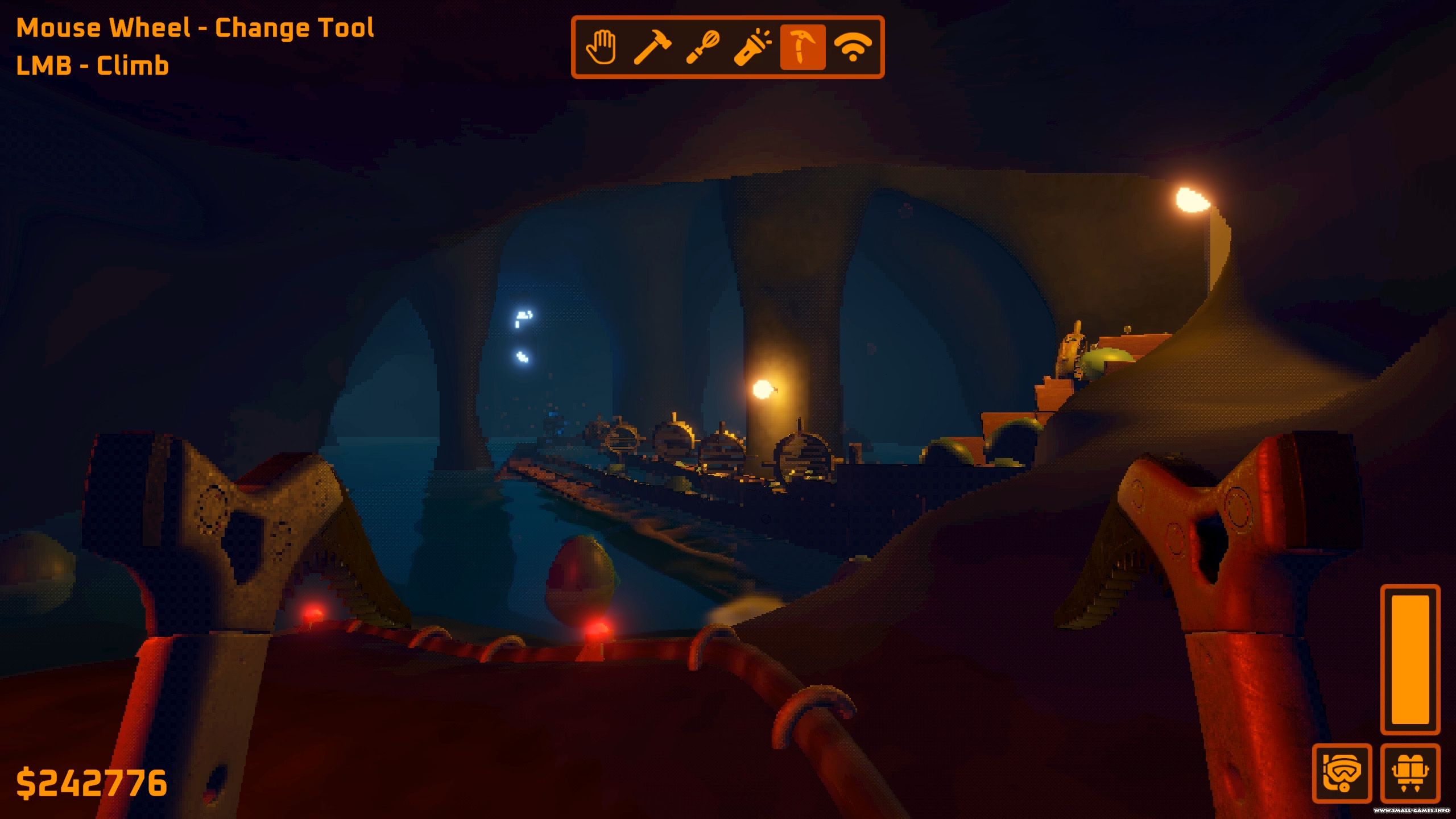The height and width of the screenshot is (819, 1456).
Task: Click the diving mask equipment icon
Action: point(1342,773)
